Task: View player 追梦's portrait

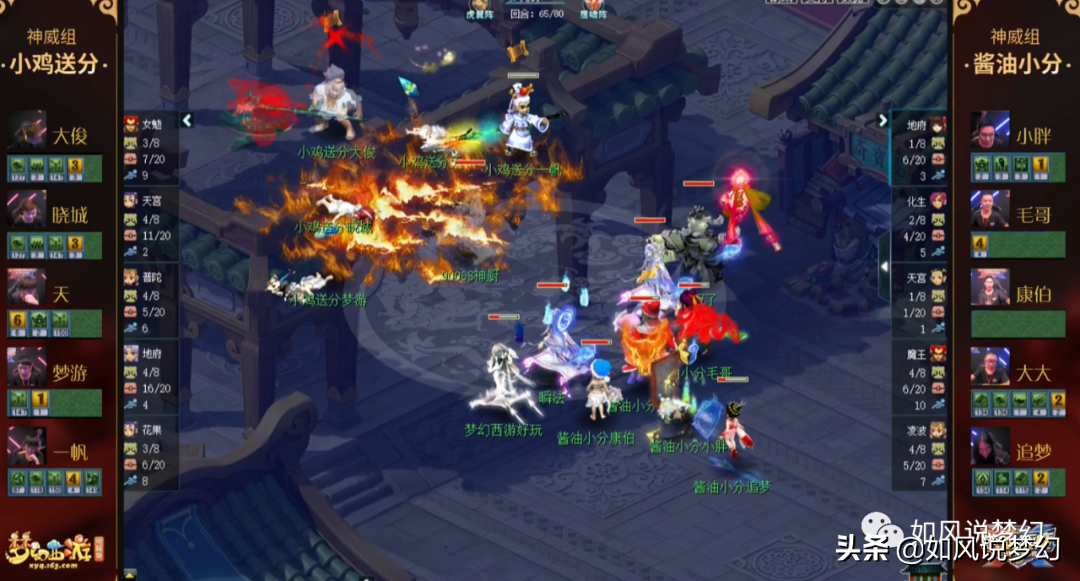Action: pos(989,446)
